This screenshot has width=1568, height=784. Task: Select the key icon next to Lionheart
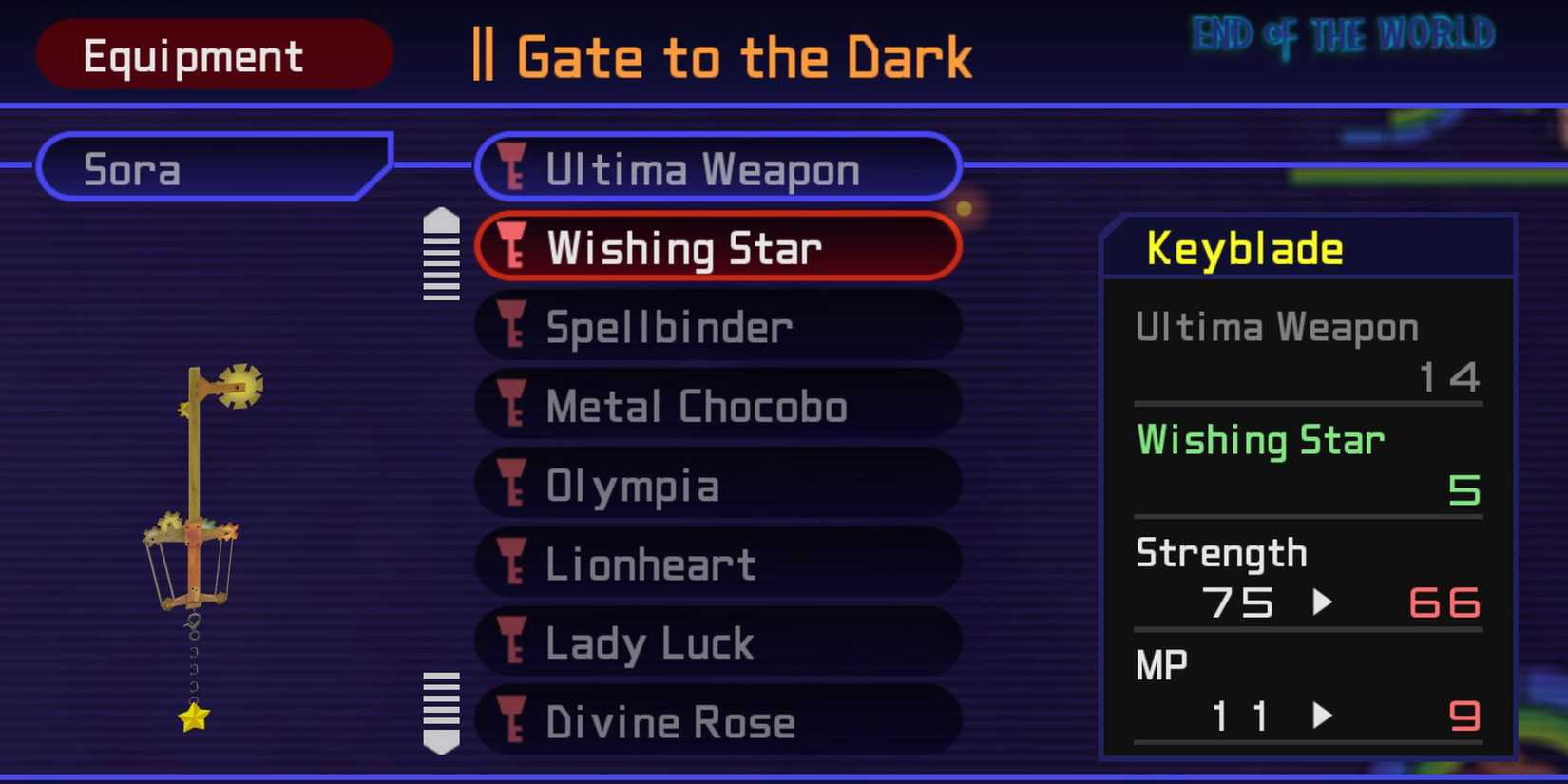tap(514, 564)
